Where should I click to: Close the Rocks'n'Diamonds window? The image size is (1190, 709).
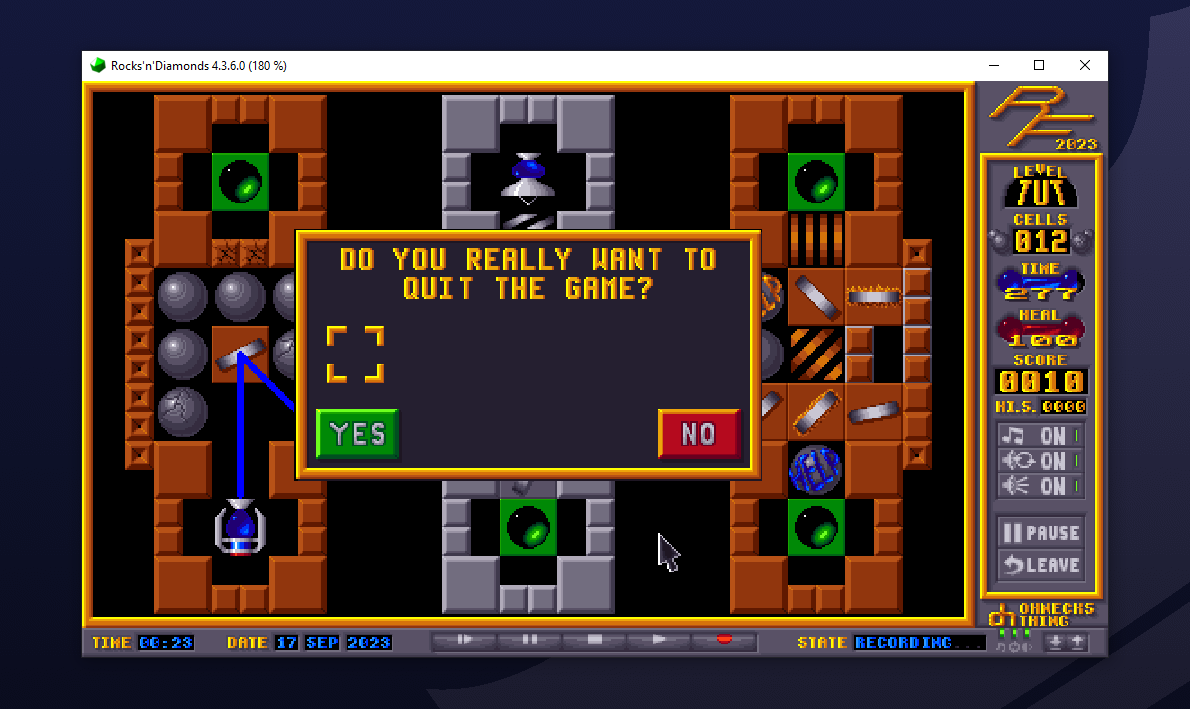[x=1085, y=65]
